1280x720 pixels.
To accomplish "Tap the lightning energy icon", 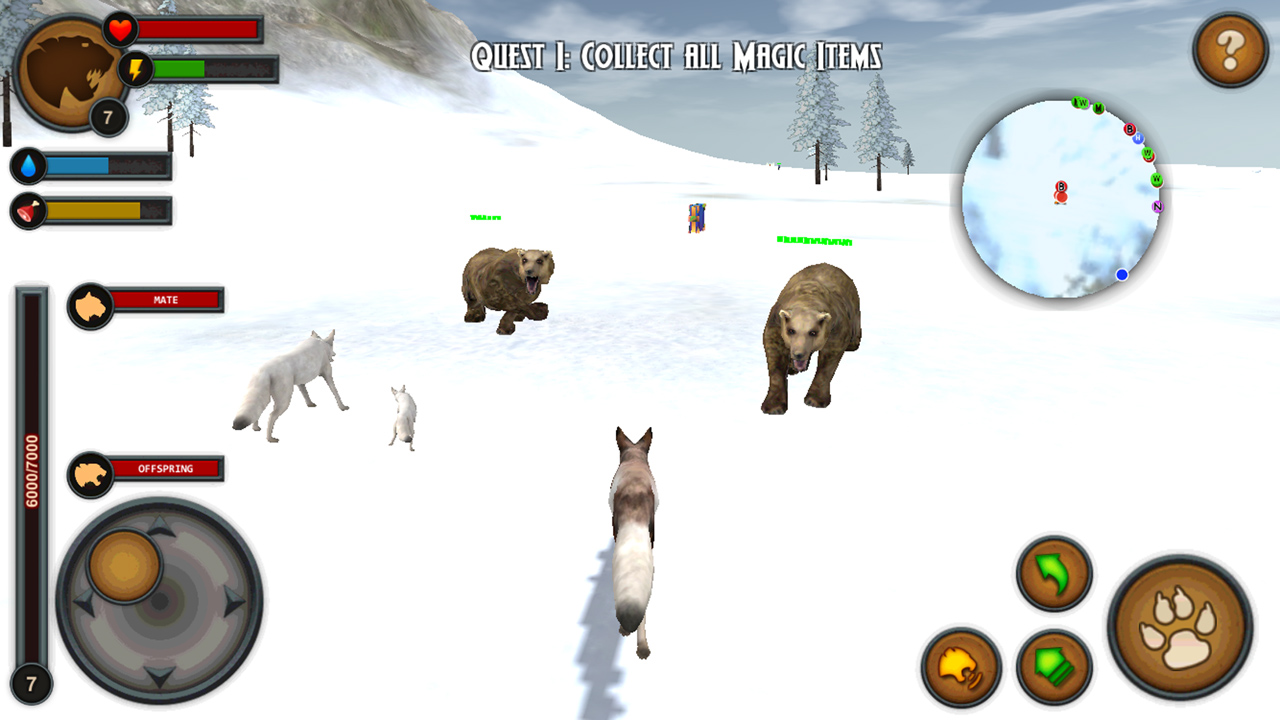I will click(x=134, y=68).
